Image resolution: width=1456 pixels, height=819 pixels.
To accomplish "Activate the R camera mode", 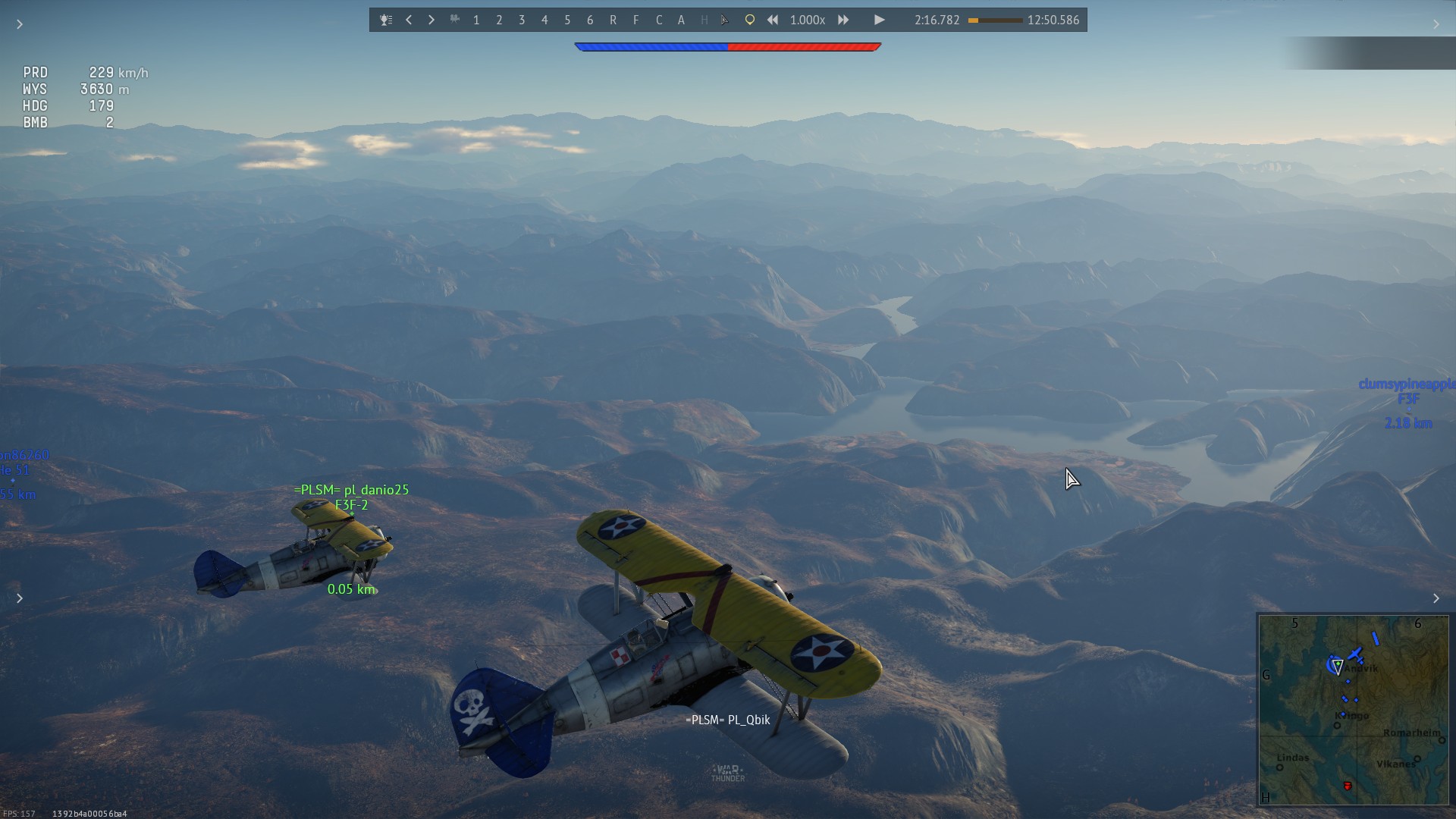I will coord(613,20).
